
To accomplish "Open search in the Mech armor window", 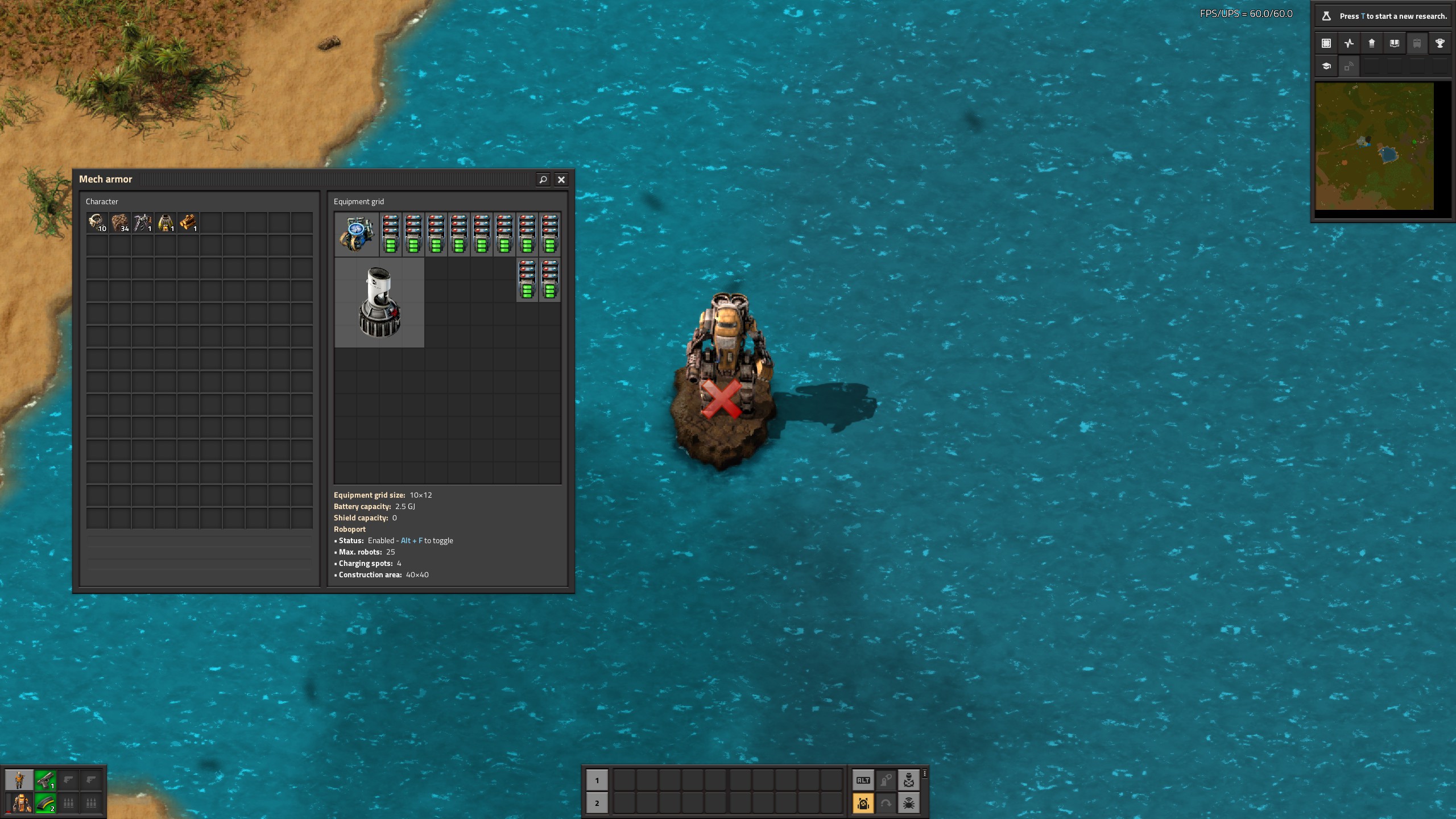I will pyautogui.click(x=543, y=180).
